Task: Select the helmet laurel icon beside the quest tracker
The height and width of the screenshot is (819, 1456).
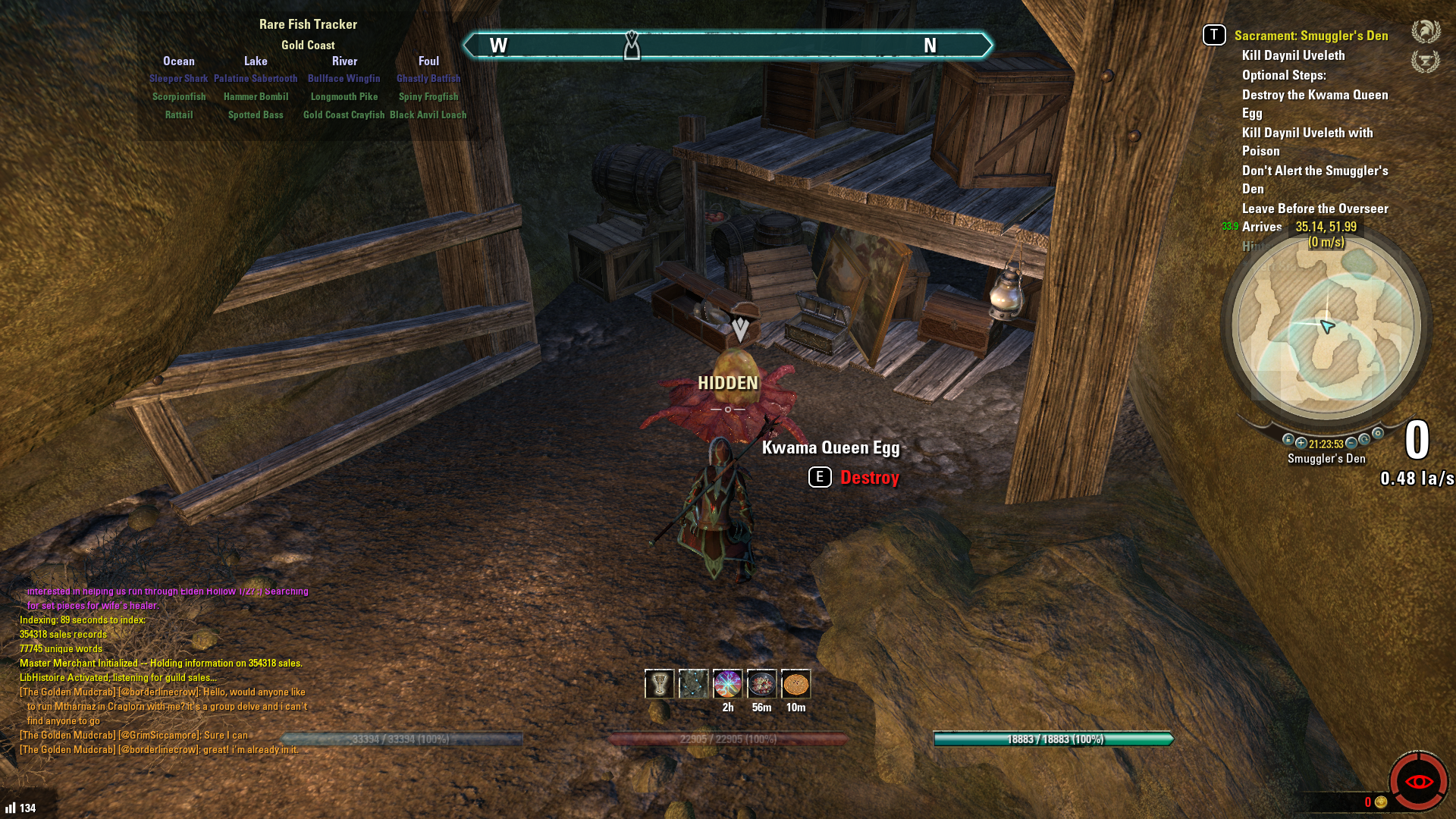Action: pos(1426,32)
